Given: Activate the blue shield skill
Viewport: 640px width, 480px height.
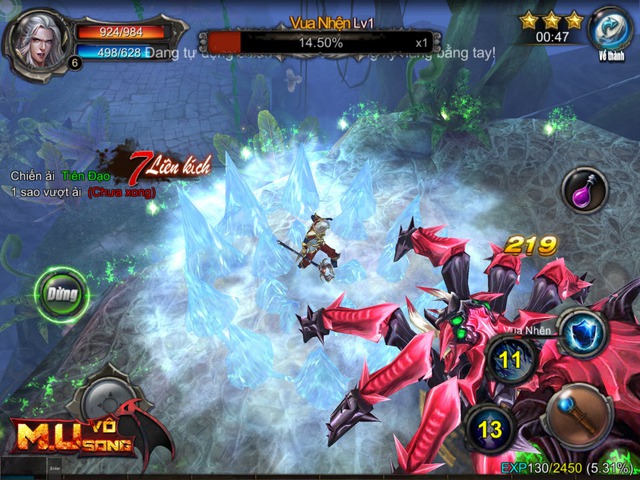Looking at the screenshot, I should tap(582, 332).
